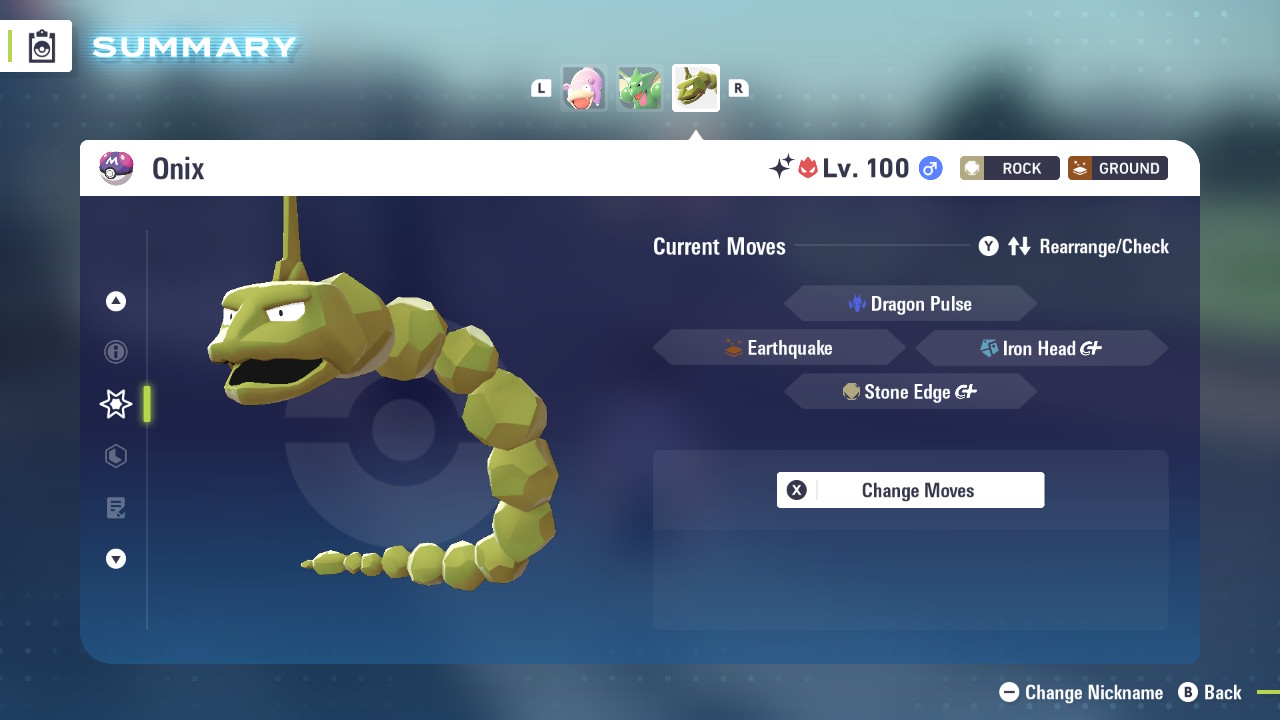Screen dimensions: 1280x720
Task: Select the star-shaped moves summary icon
Action: point(115,404)
